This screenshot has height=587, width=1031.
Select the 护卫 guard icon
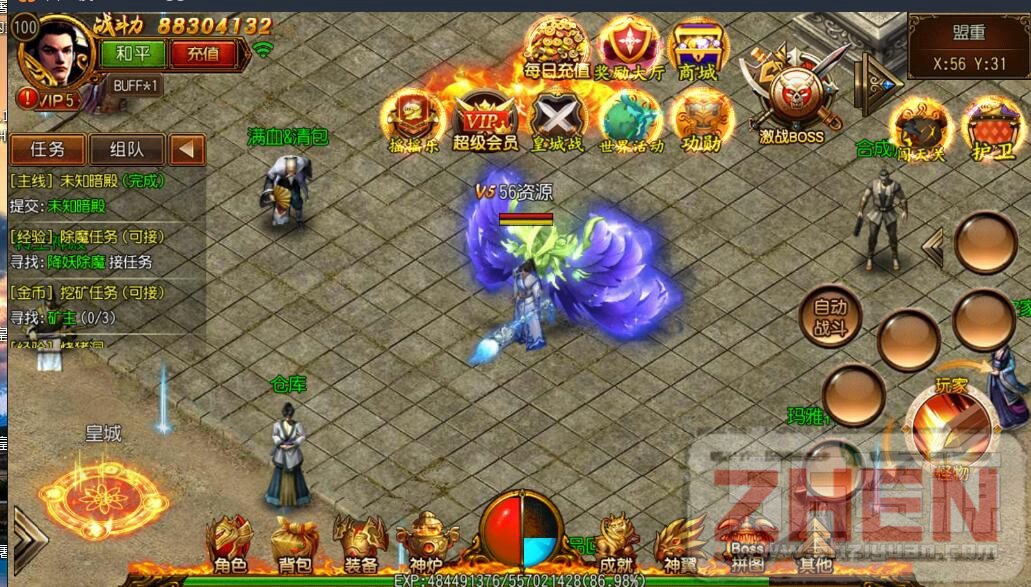(x=992, y=132)
